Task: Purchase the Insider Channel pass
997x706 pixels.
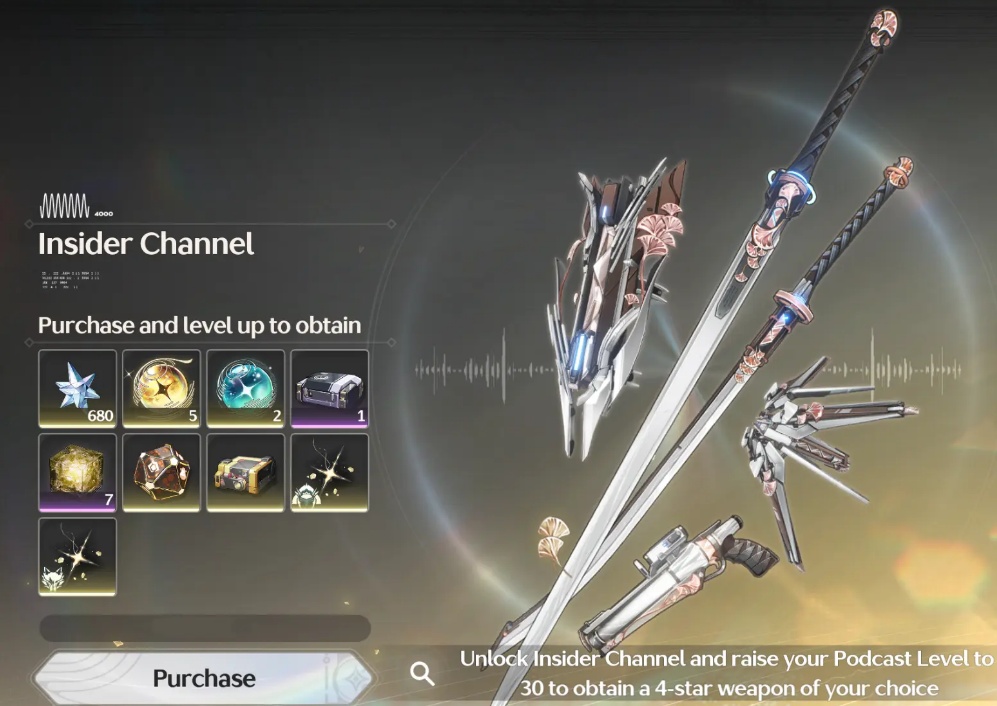Action: (x=204, y=678)
